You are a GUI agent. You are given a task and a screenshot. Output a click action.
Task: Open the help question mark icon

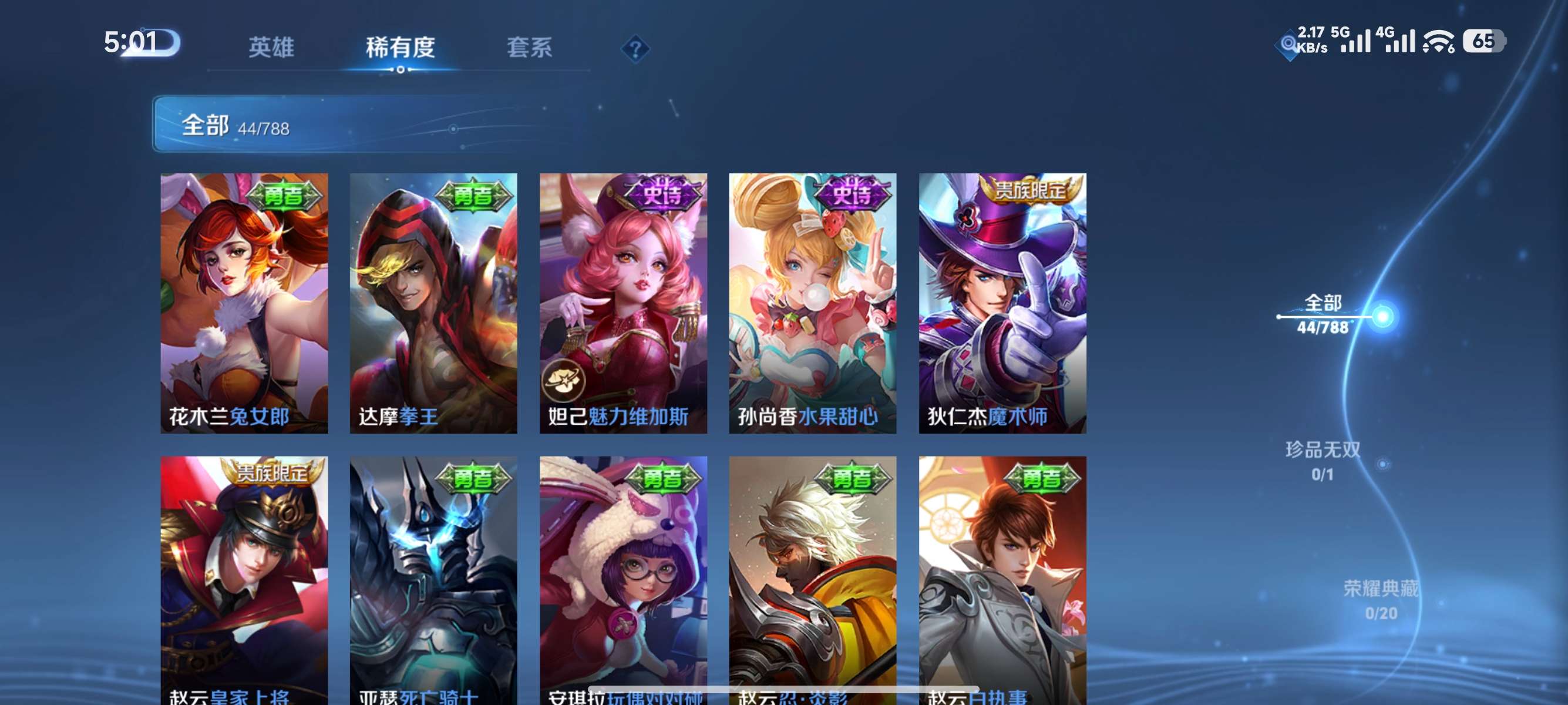click(x=635, y=48)
